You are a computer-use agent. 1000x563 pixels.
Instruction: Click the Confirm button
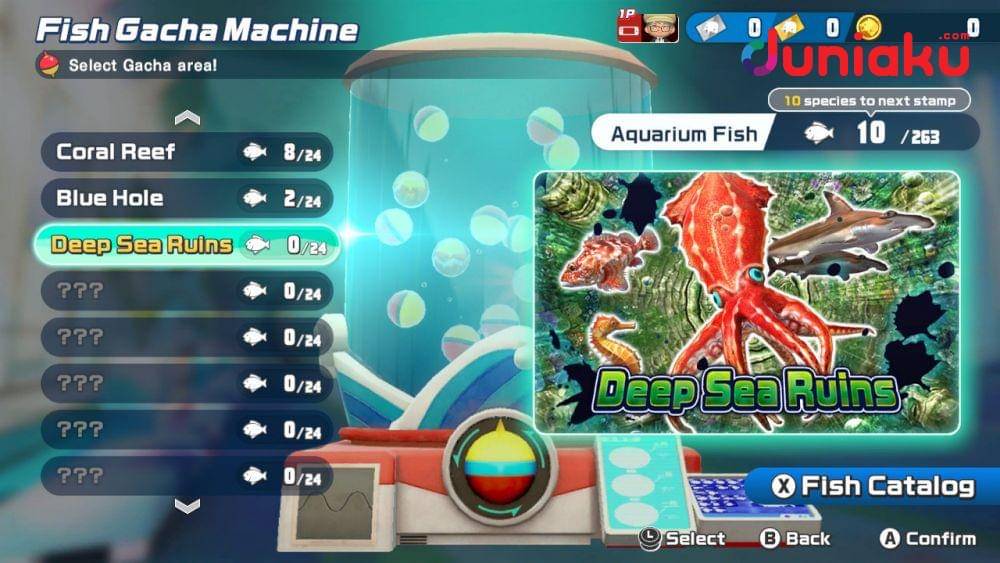click(x=927, y=538)
